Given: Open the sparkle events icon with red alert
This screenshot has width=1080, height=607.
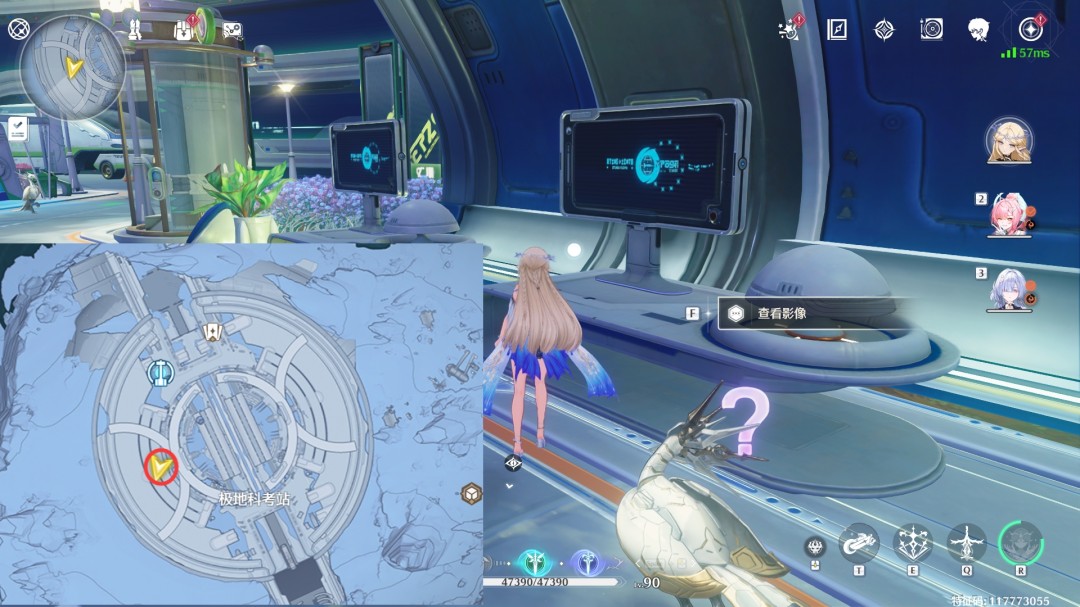Looking at the screenshot, I should tap(790, 29).
